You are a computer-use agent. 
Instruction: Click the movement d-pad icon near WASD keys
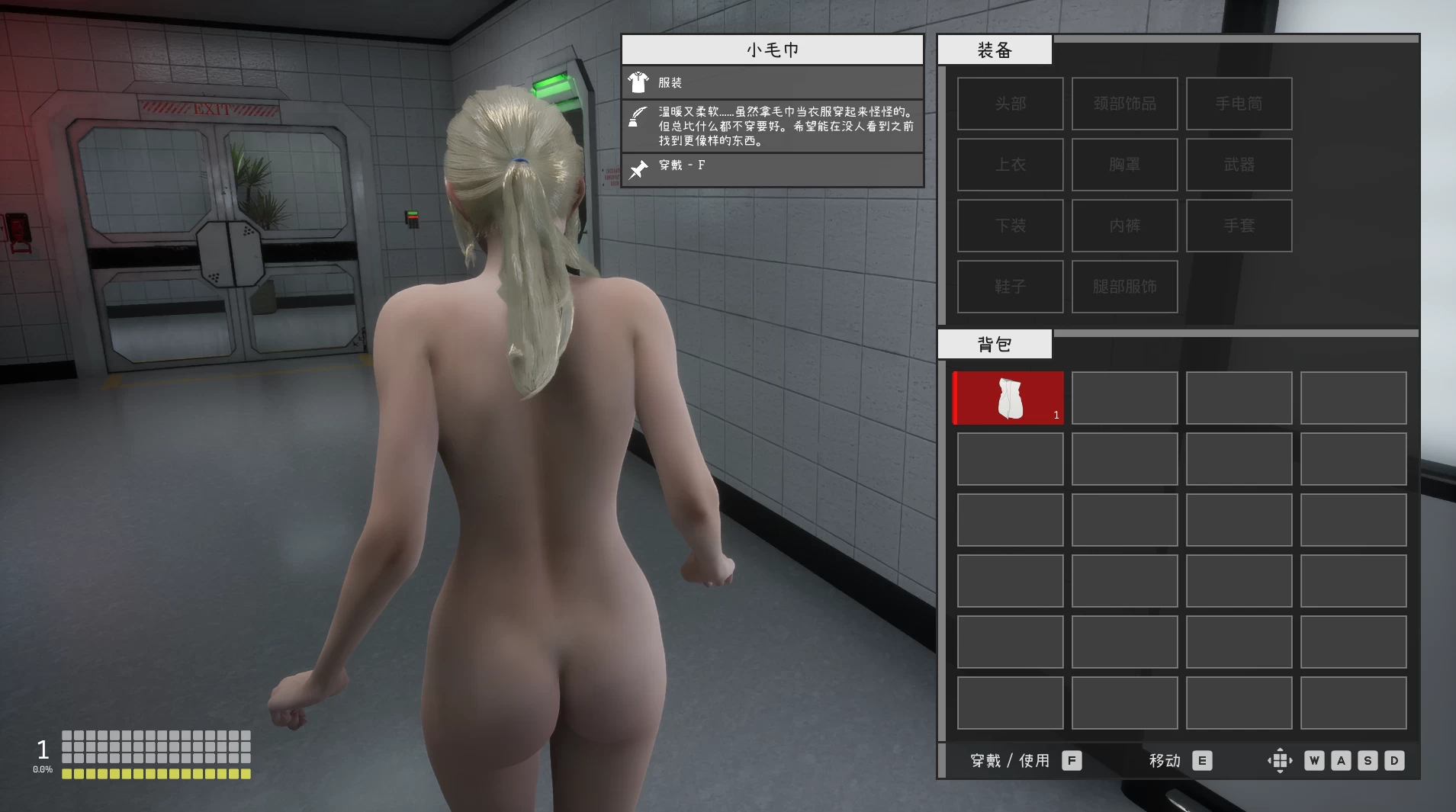1280,760
